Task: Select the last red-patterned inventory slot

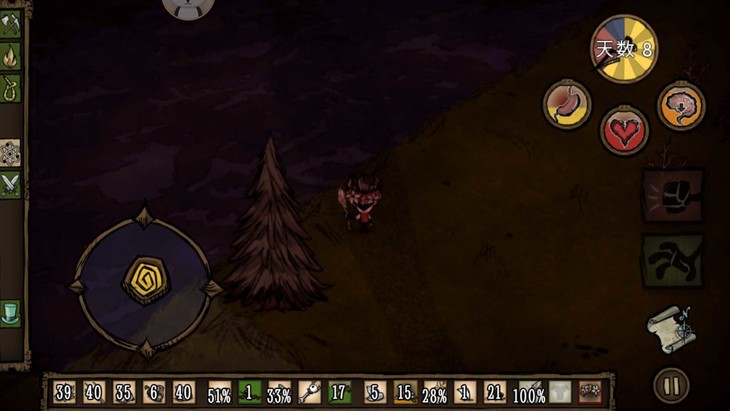Action: 589,392
